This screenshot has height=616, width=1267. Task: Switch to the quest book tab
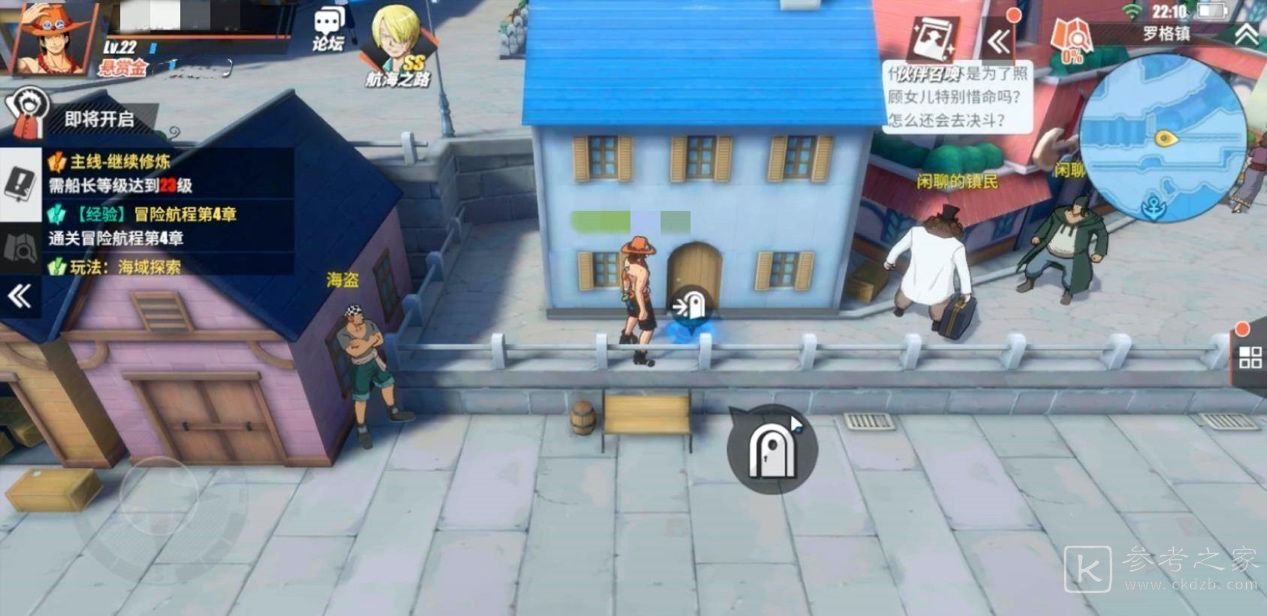point(20,186)
